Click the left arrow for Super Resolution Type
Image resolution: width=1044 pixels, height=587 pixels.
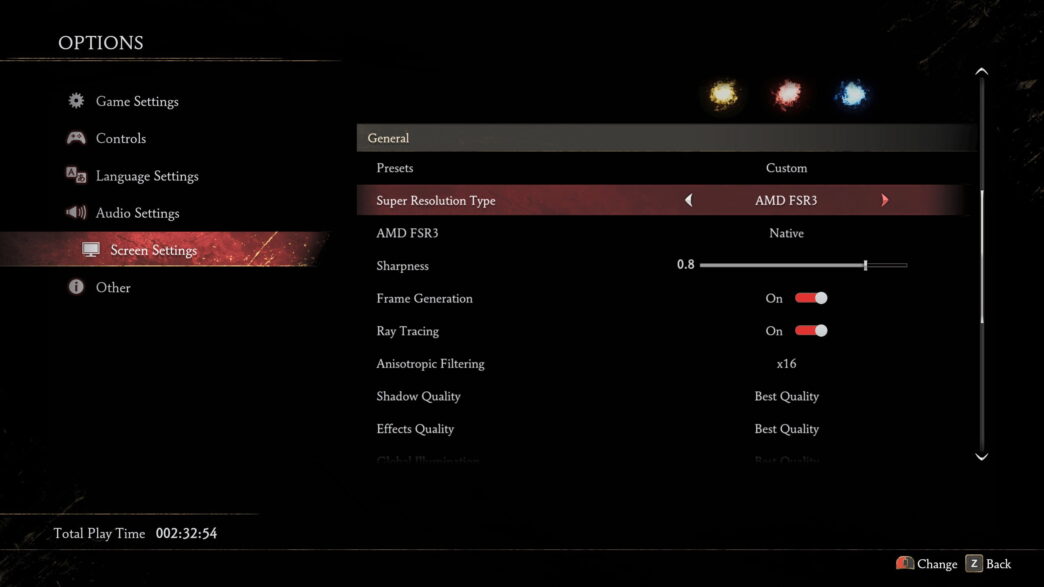[688, 201]
